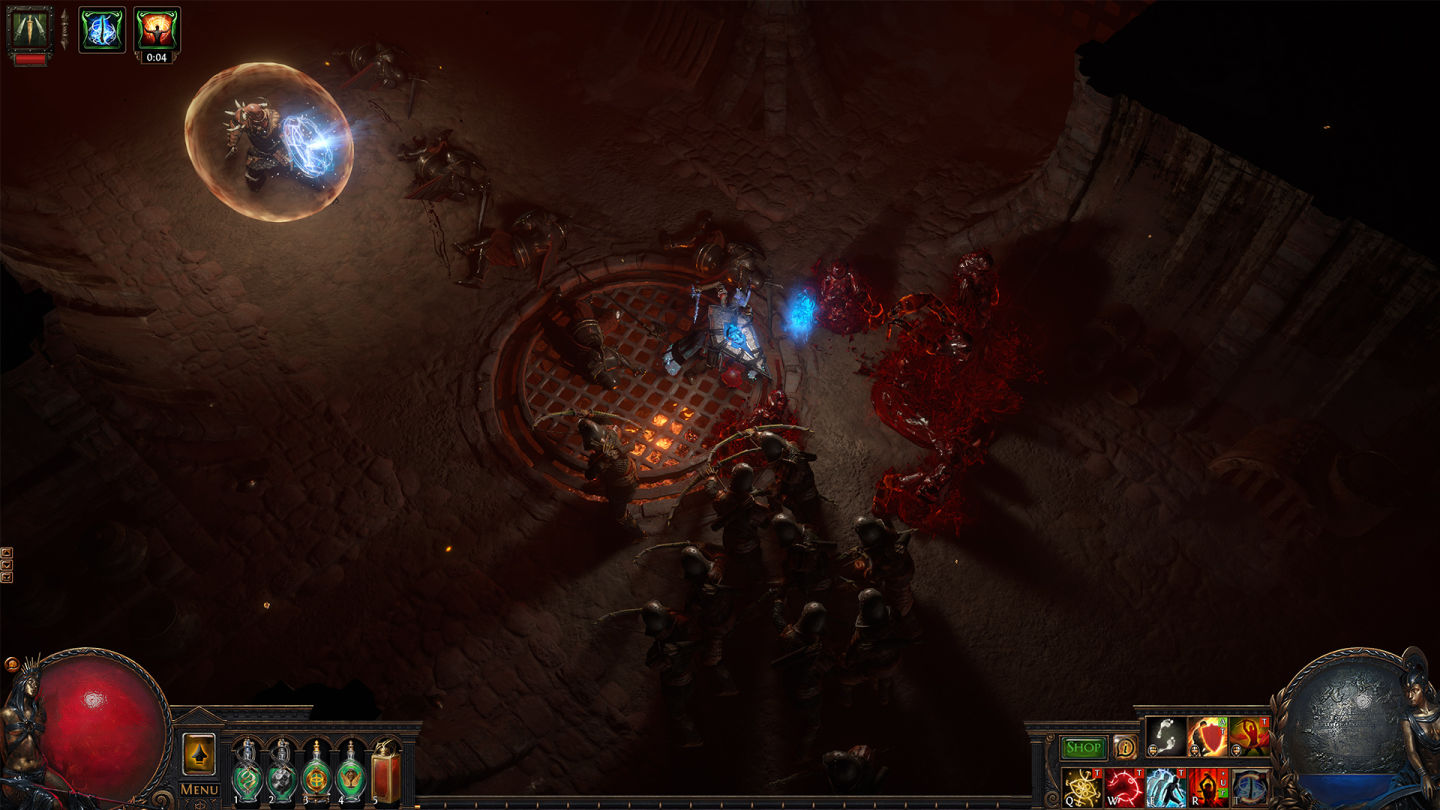Activate the red dancing figure skill

(x=1249, y=737)
